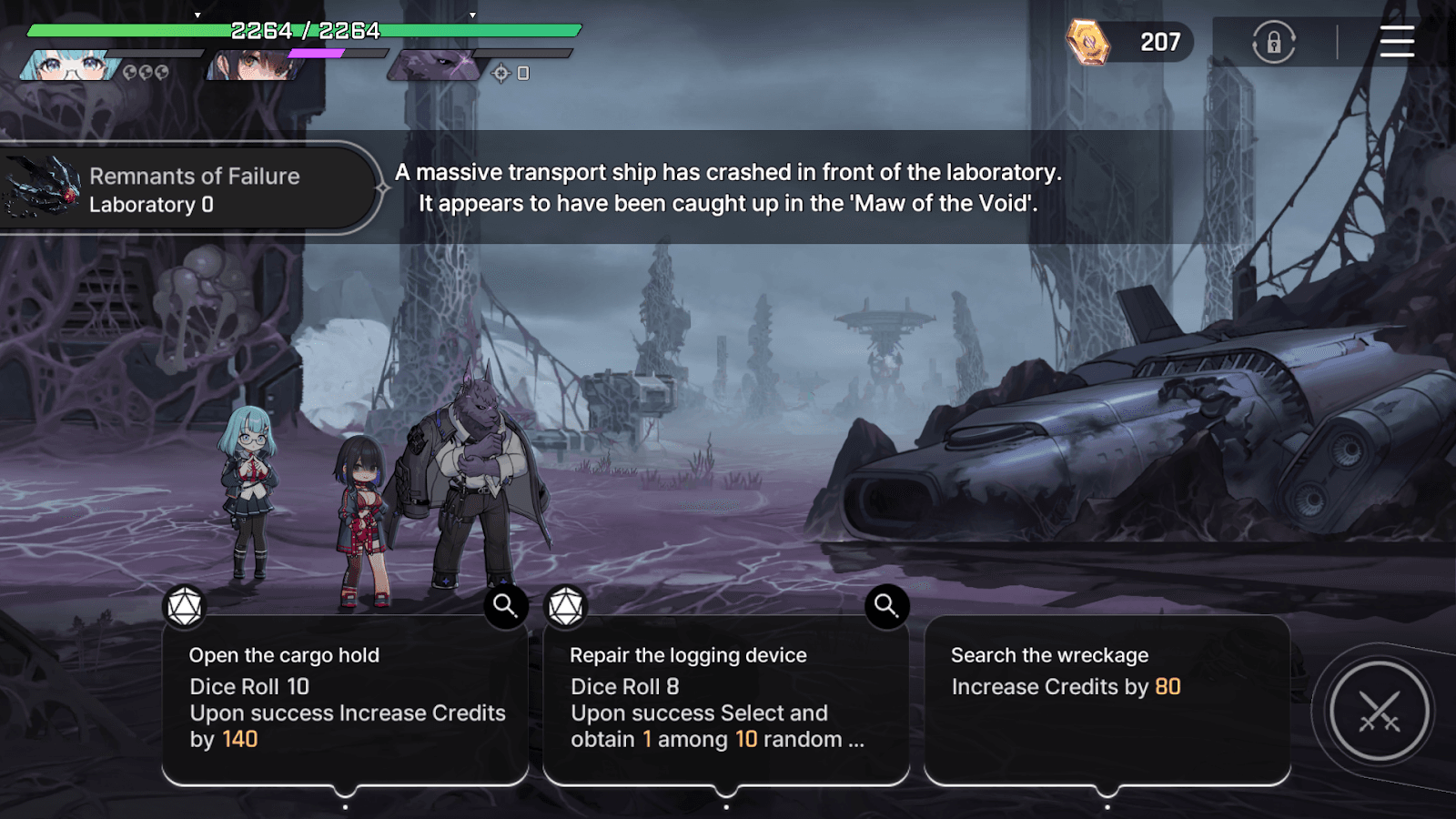
Task: Open the magnifier on the cargo hold option
Action: point(505,606)
